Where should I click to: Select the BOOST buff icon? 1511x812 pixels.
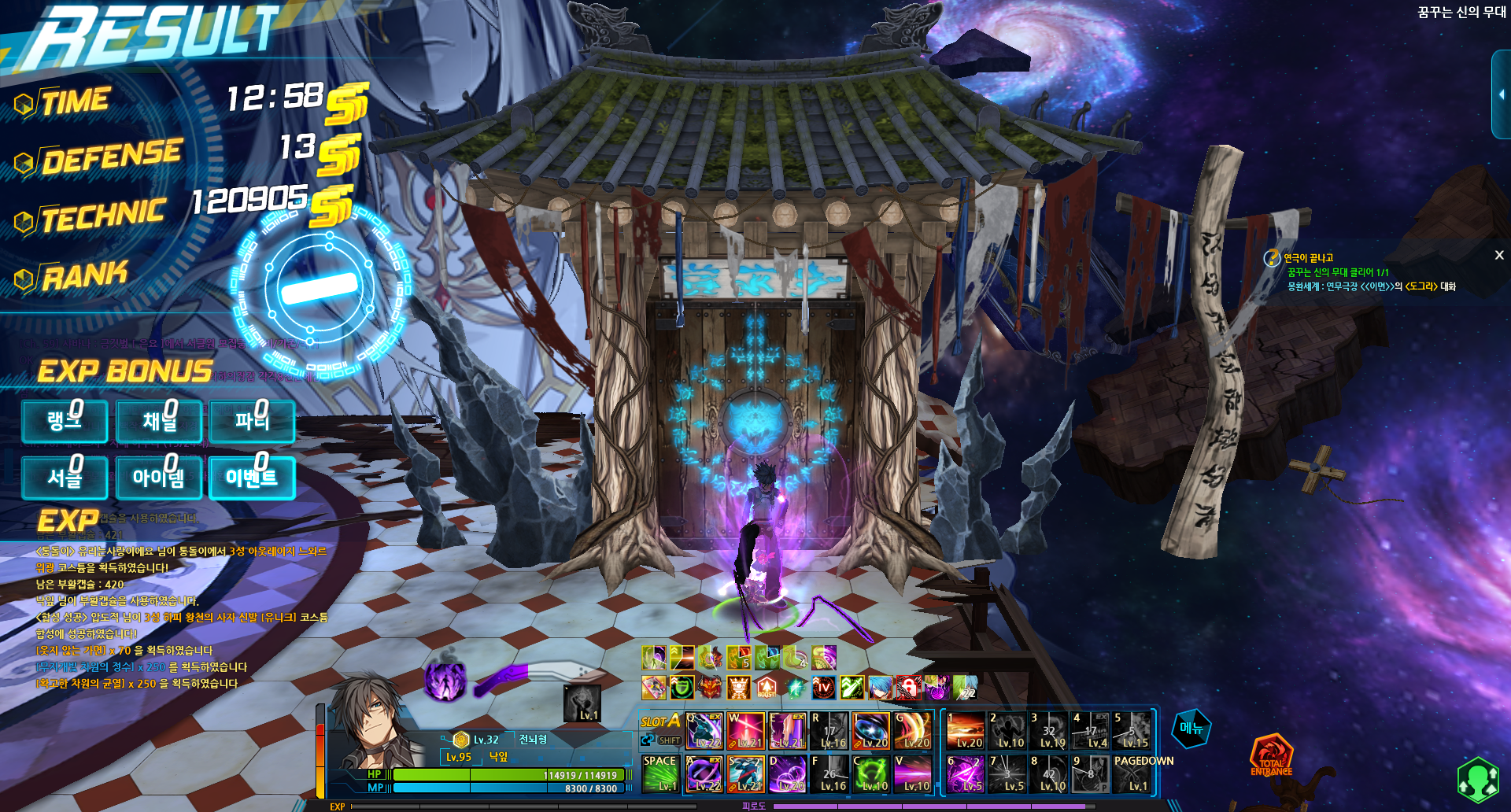click(767, 688)
